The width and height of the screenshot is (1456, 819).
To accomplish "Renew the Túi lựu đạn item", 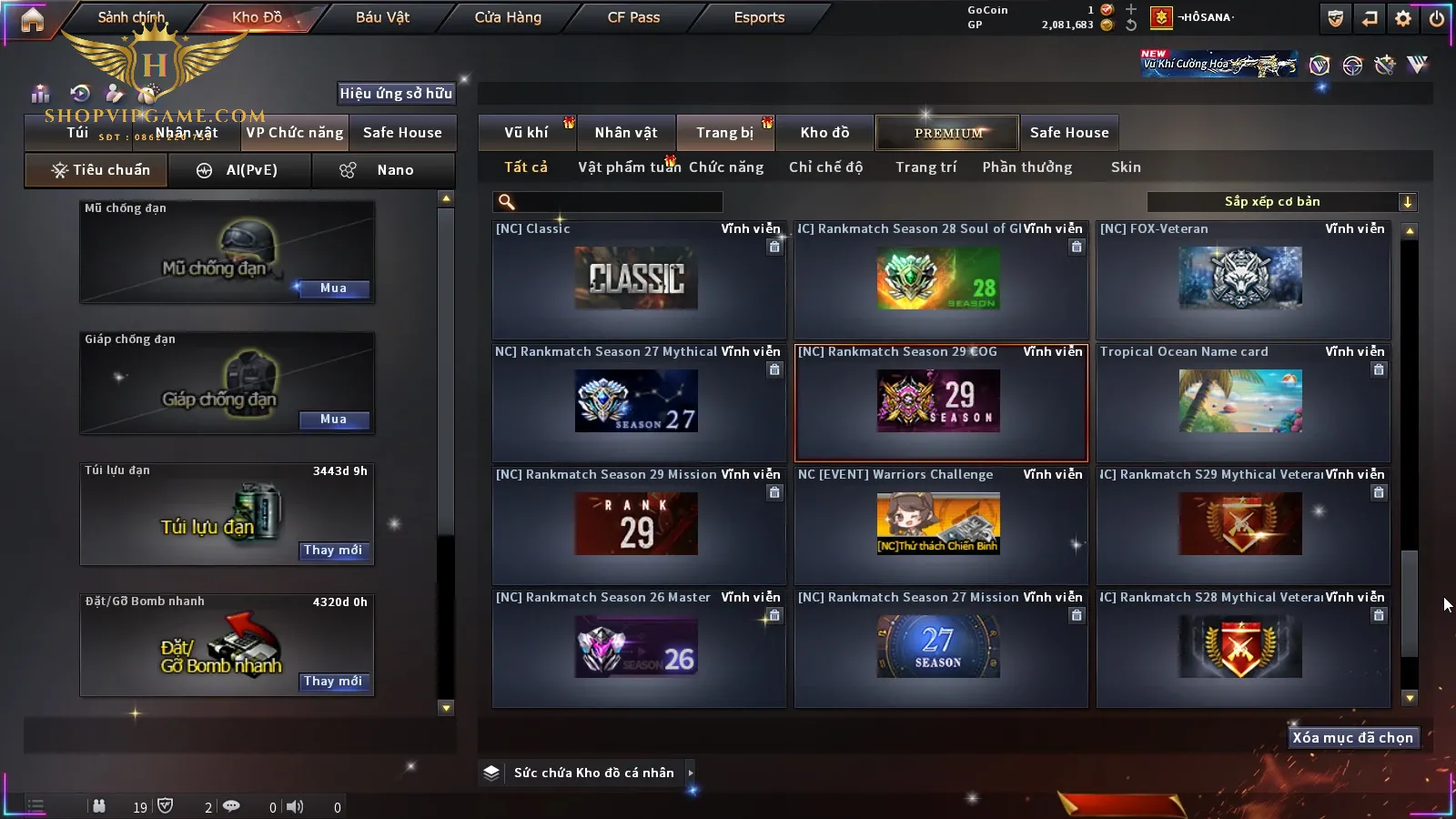I will point(333,551).
